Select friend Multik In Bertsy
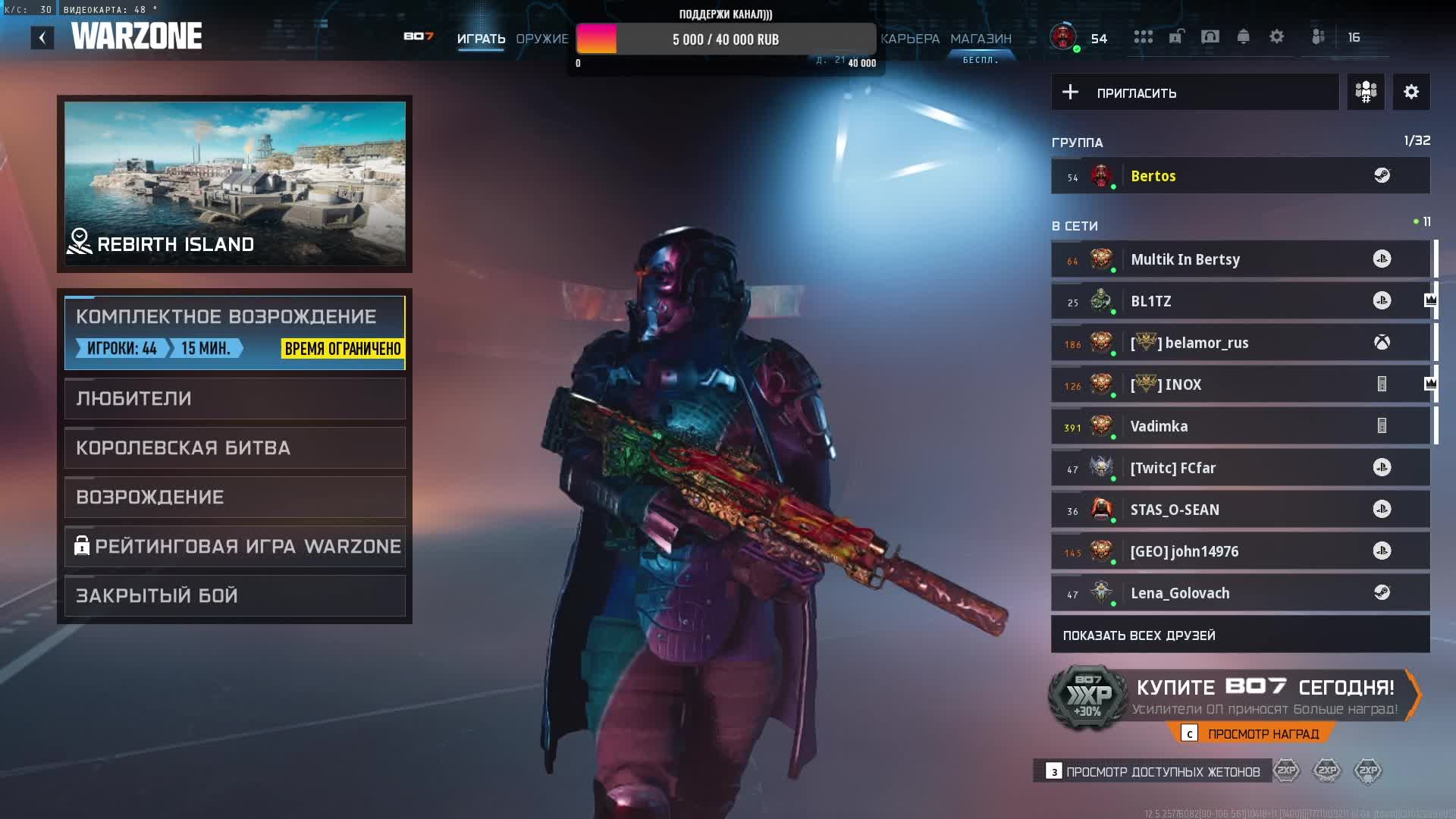The width and height of the screenshot is (1456, 819). tap(1240, 259)
